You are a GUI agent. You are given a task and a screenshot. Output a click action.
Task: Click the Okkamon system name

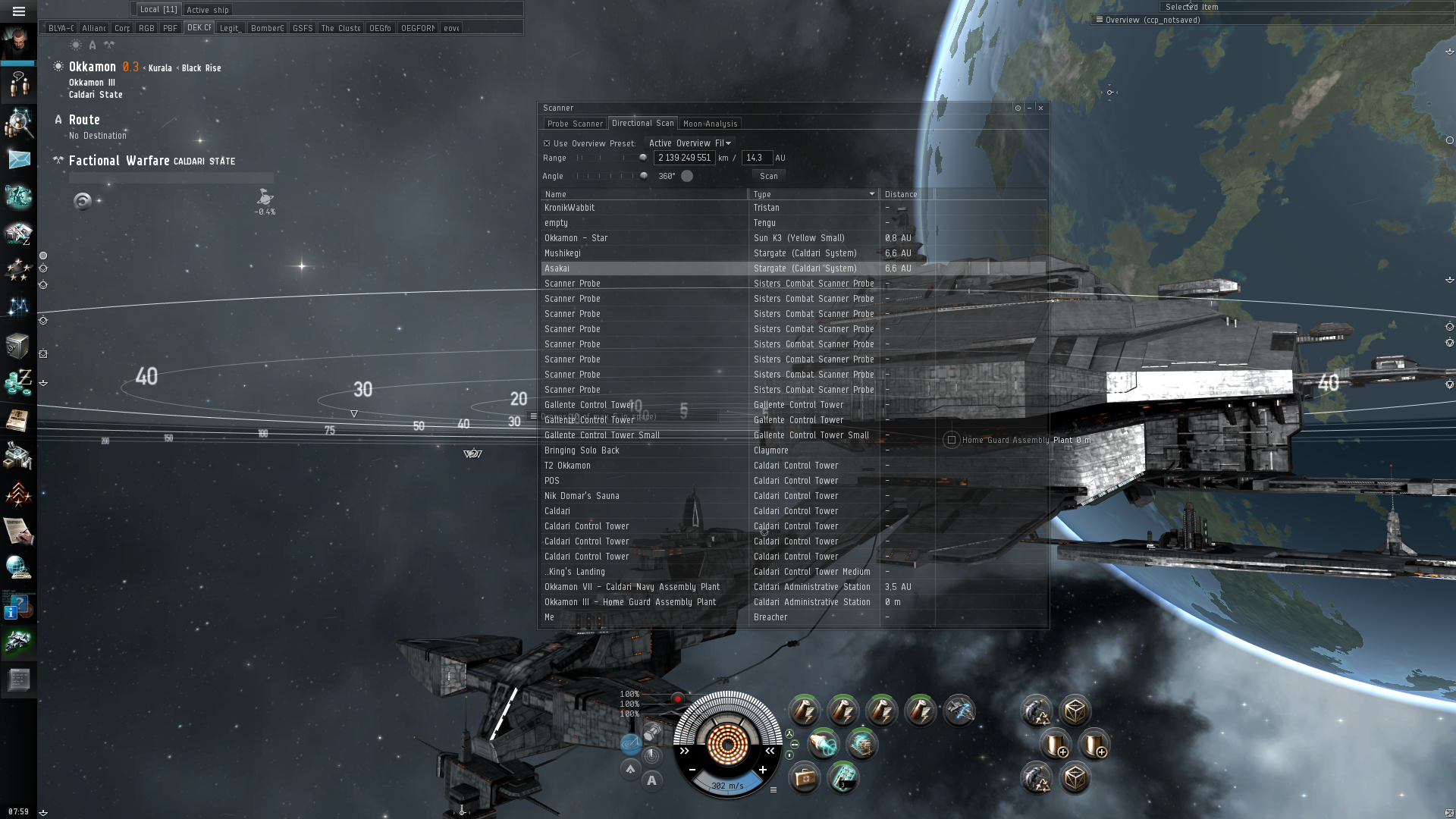click(93, 67)
